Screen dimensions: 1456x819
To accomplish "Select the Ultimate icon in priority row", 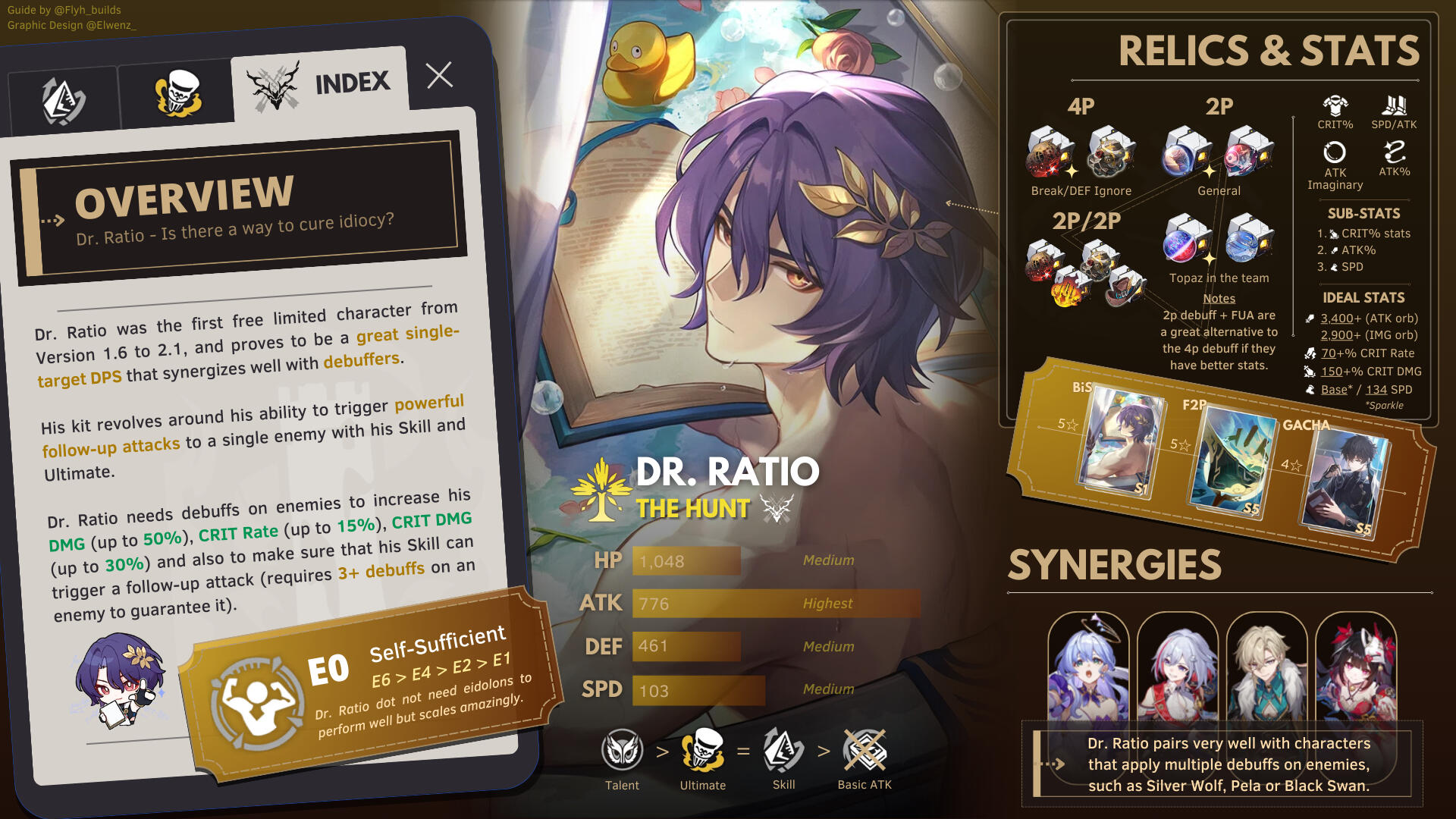I will (x=703, y=750).
